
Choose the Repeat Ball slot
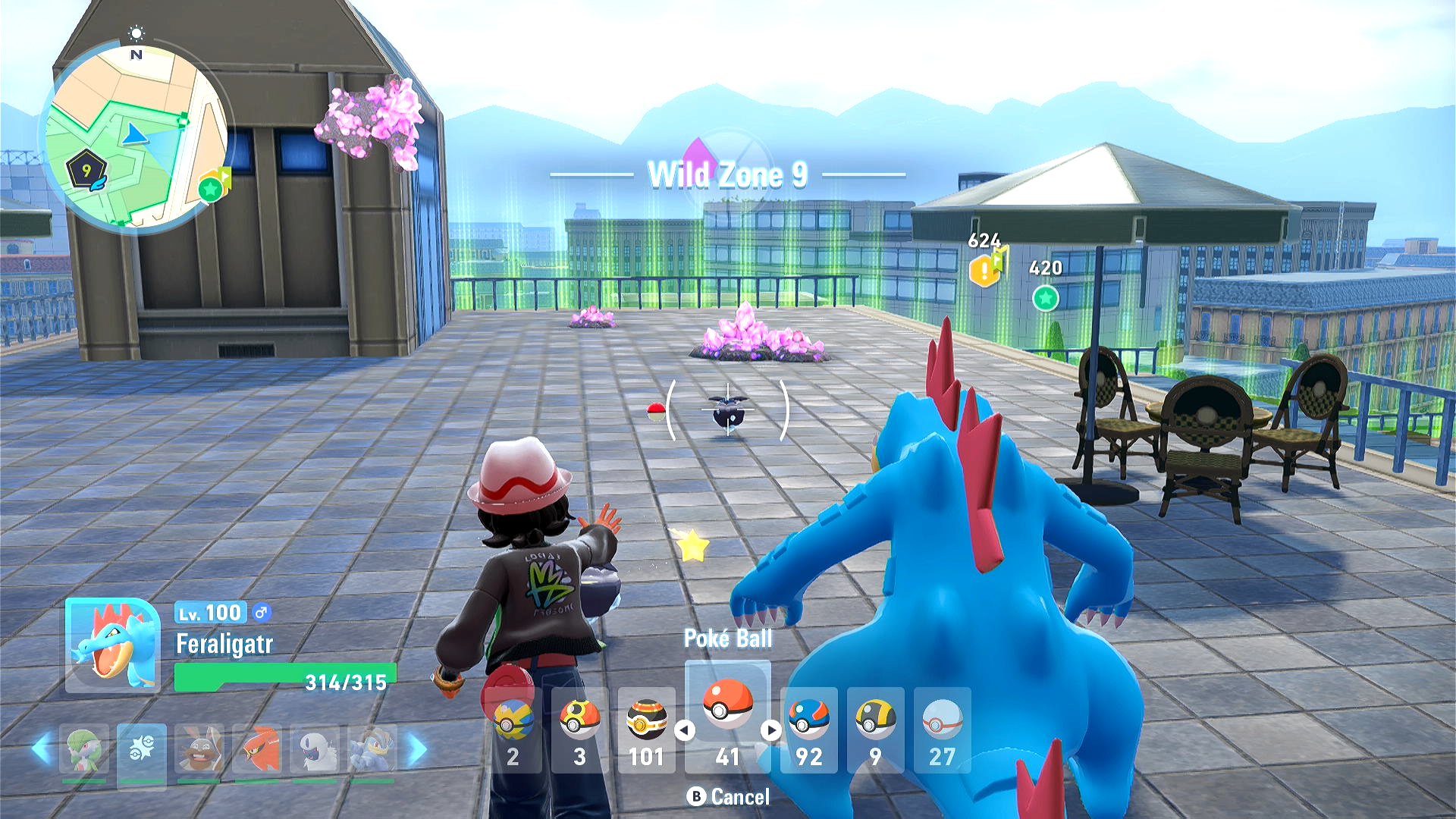[x=580, y=729]
